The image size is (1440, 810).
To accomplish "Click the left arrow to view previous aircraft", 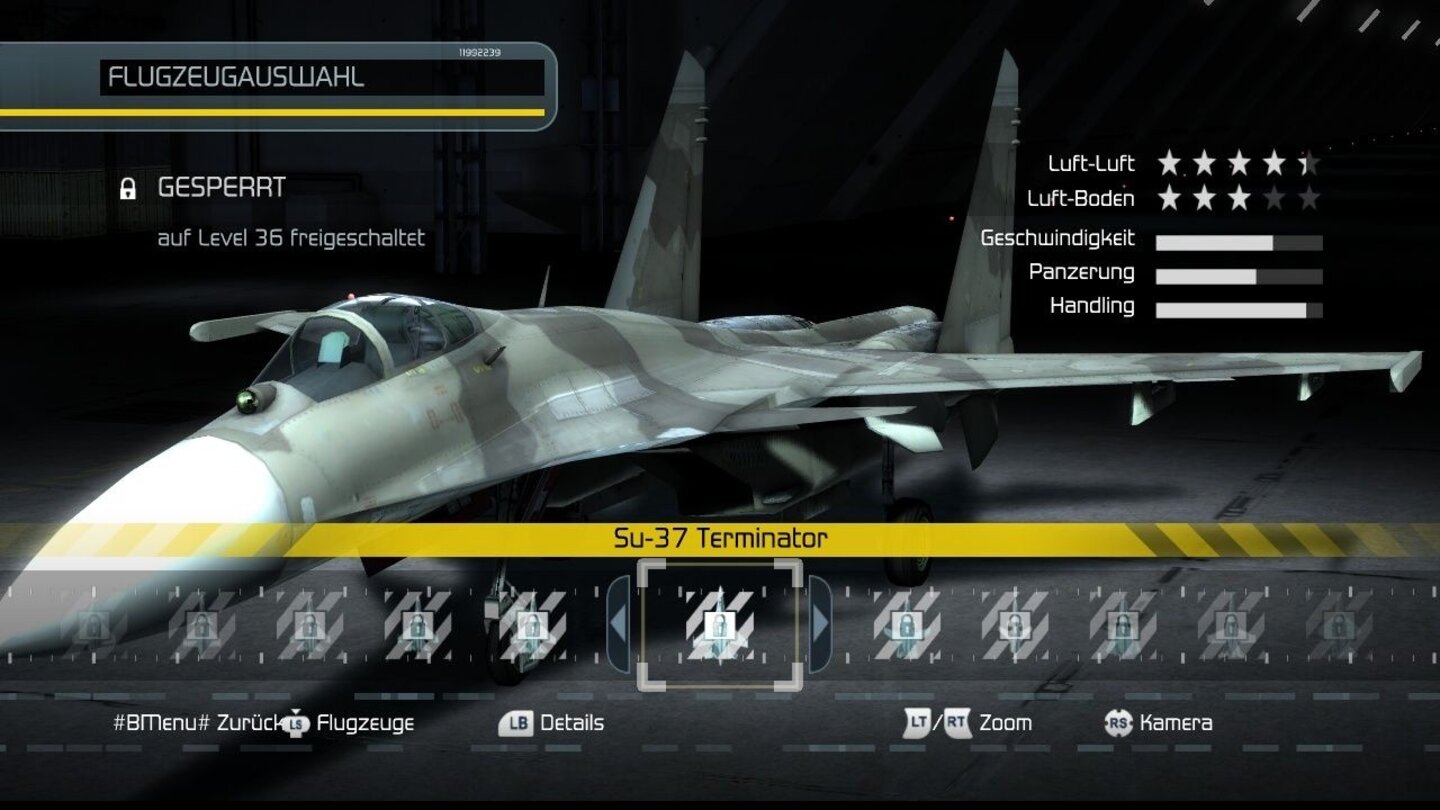I will coord(617,620).
